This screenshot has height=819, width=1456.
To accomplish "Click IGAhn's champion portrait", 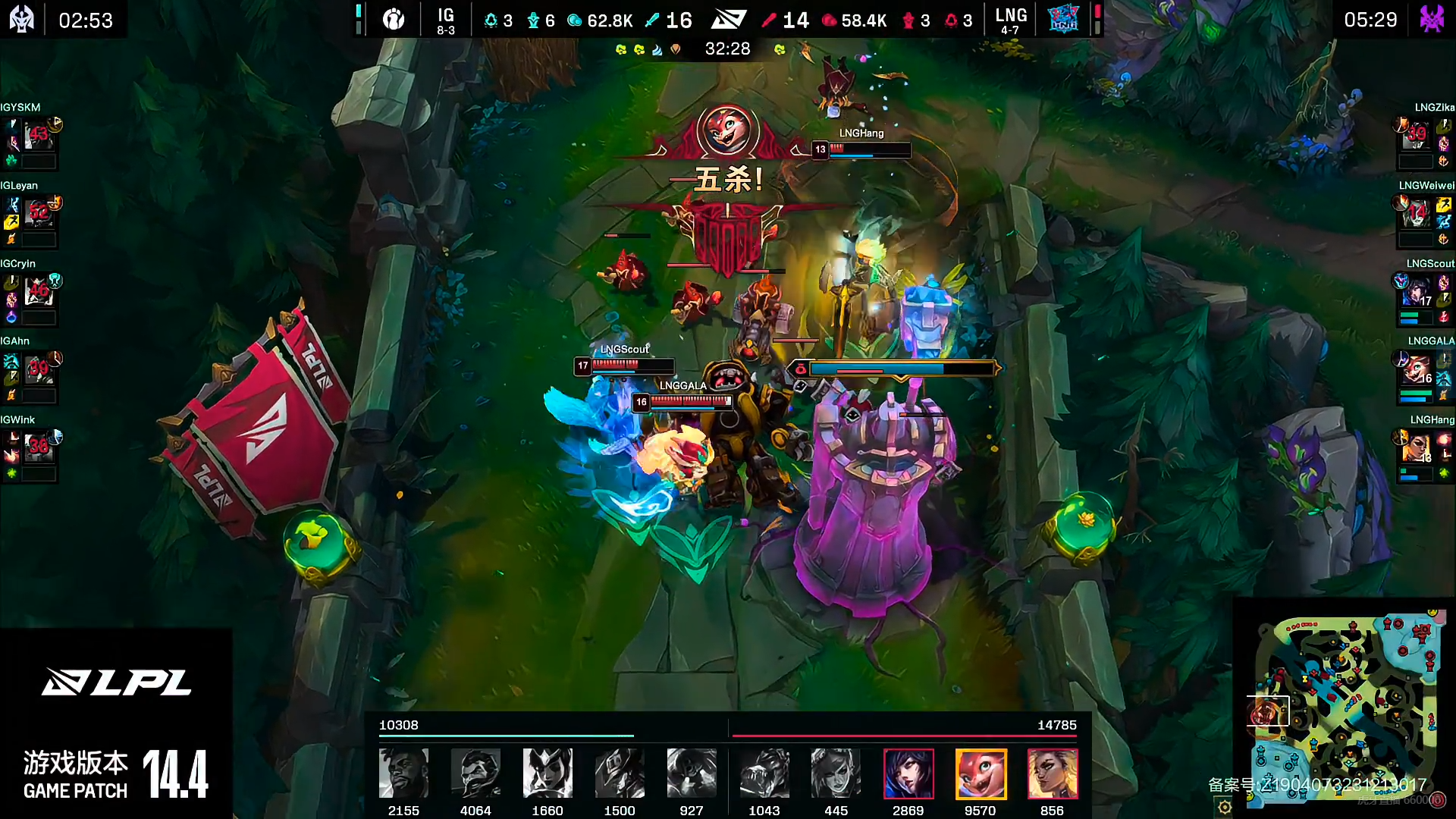I will click(38, 370).
